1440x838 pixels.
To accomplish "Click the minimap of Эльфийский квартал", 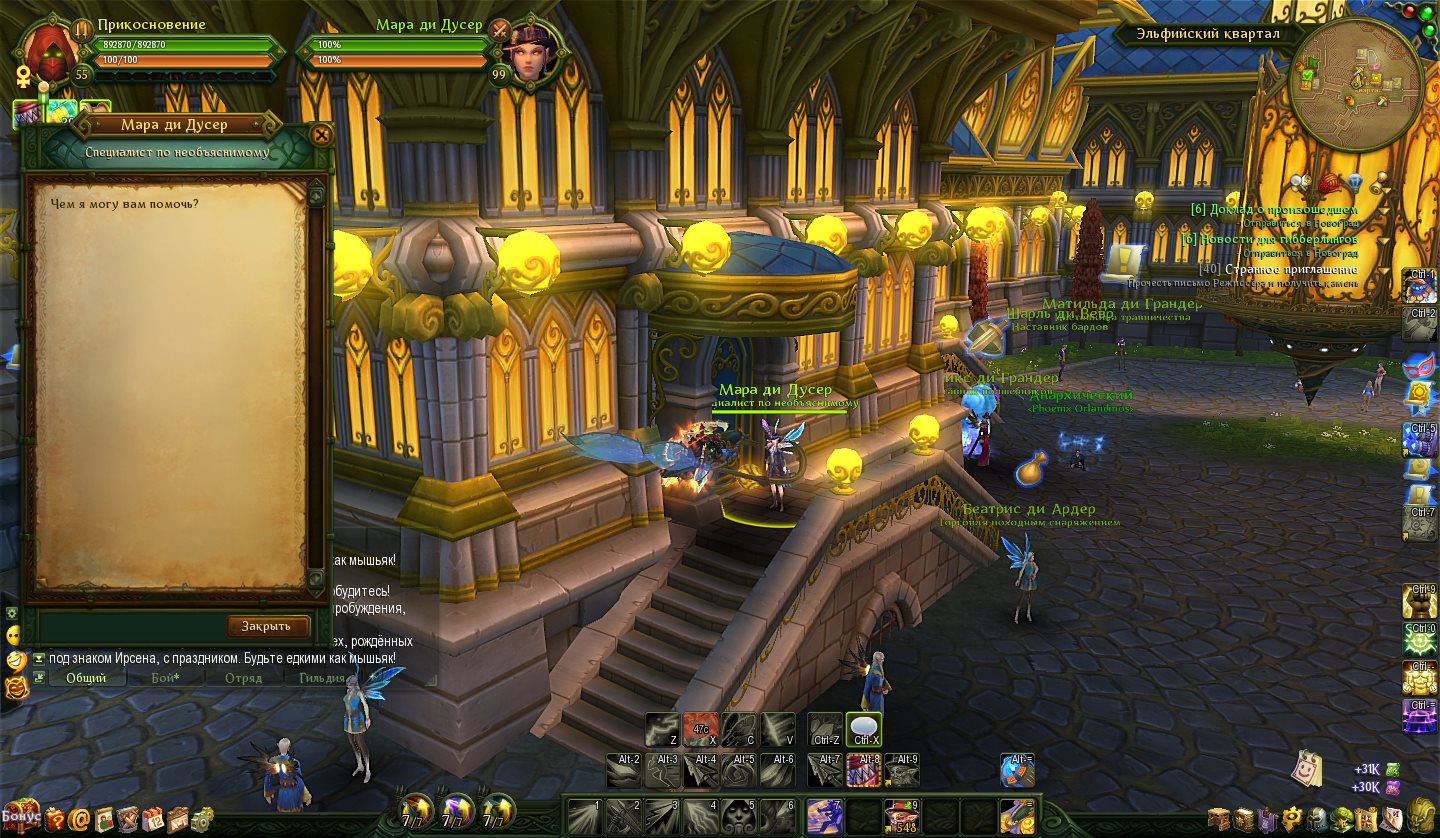I will (1355, 83).
